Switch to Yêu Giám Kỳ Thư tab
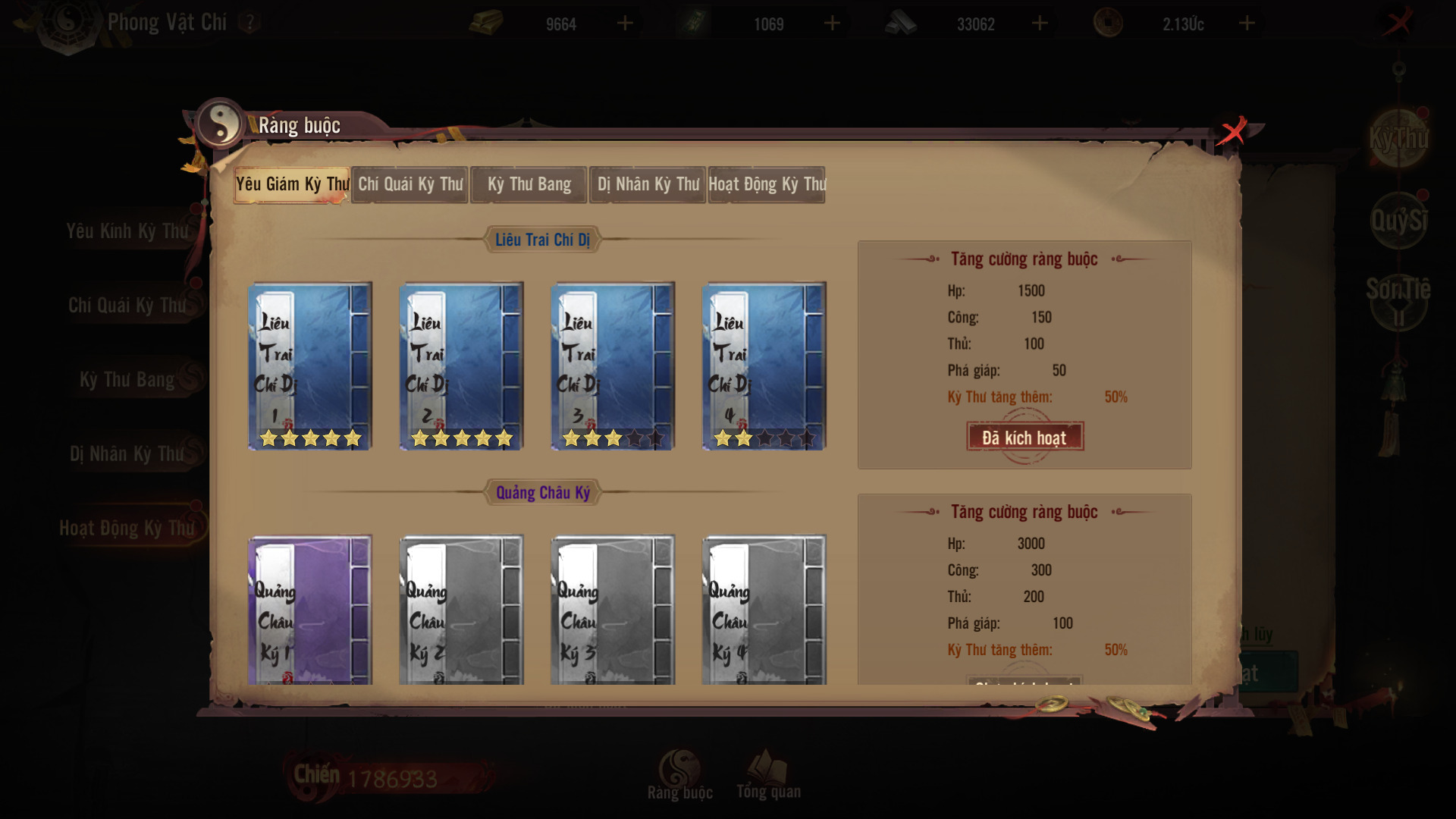Screen dimensions: 1456x819 [x=292, y=184]
